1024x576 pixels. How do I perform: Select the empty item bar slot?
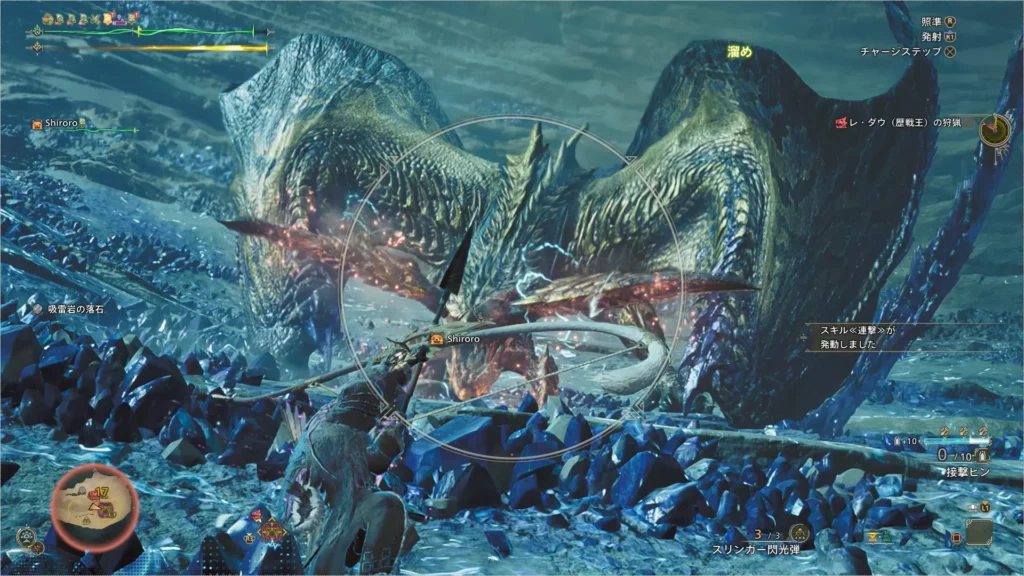[978, 531]
